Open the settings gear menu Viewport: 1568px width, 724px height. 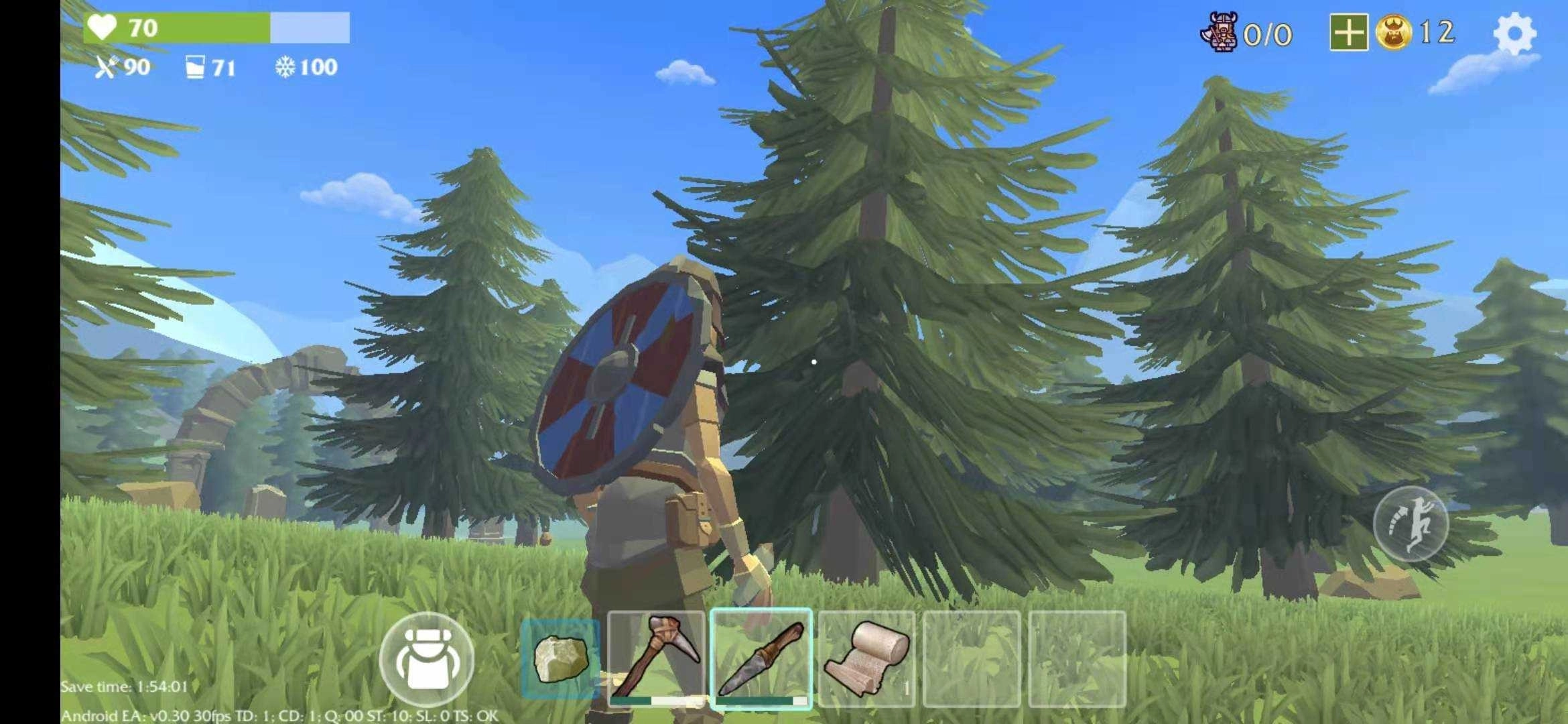click(1514, 33)
